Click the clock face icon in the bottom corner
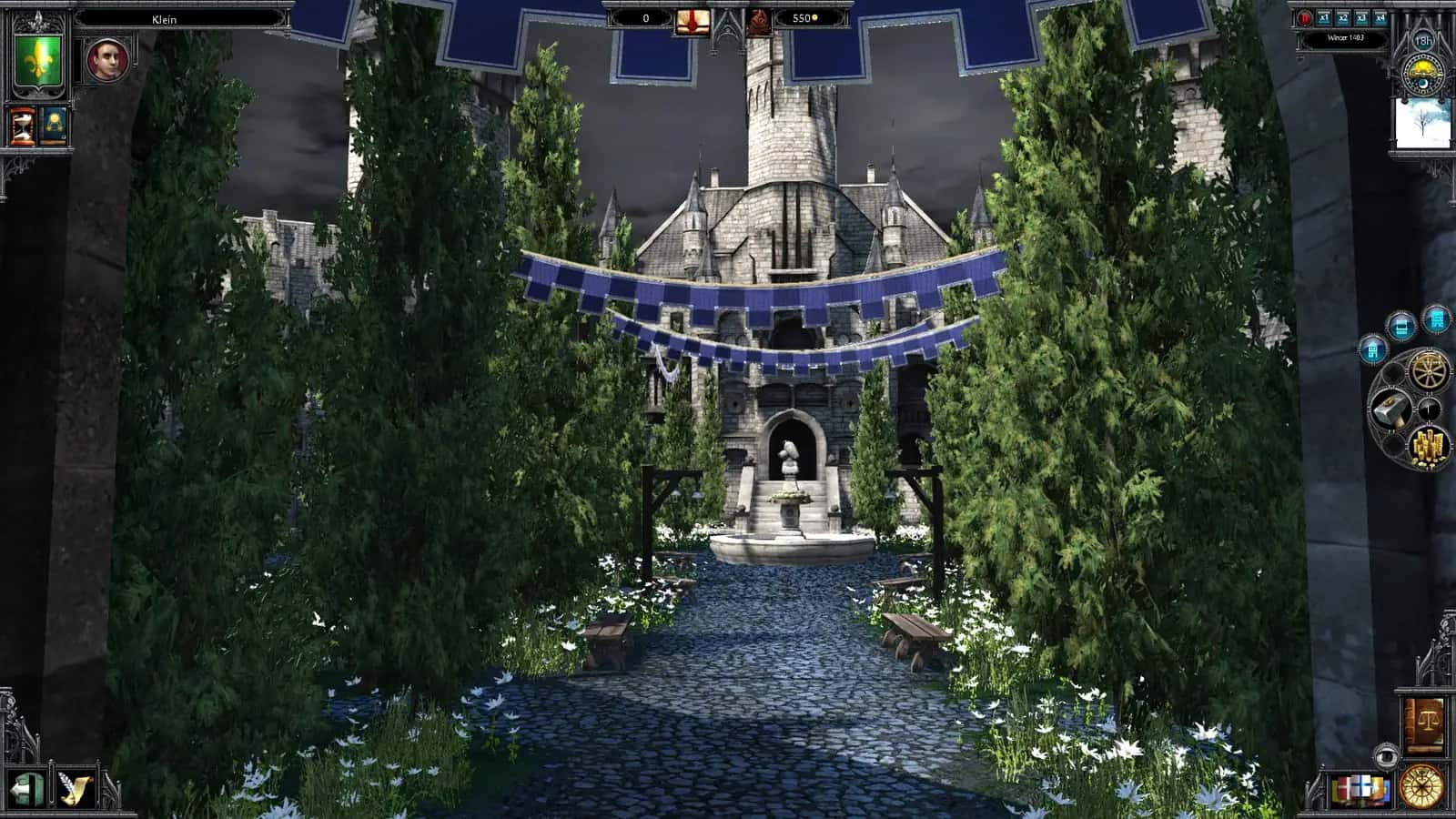The width and height of the screenshot is (1456, 819). coord(1421,787)
